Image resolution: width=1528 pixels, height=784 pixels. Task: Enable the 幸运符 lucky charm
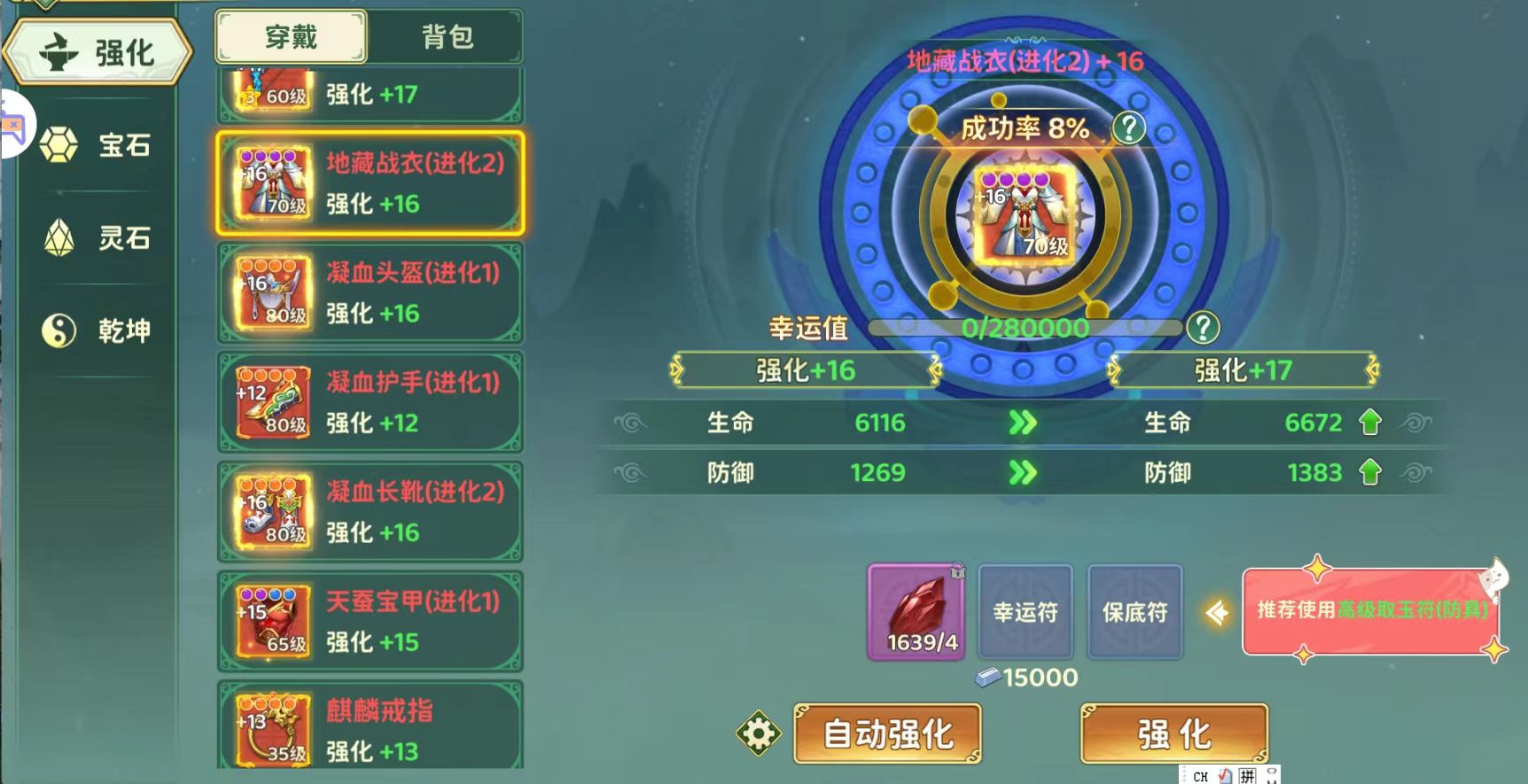point(1025,612)
